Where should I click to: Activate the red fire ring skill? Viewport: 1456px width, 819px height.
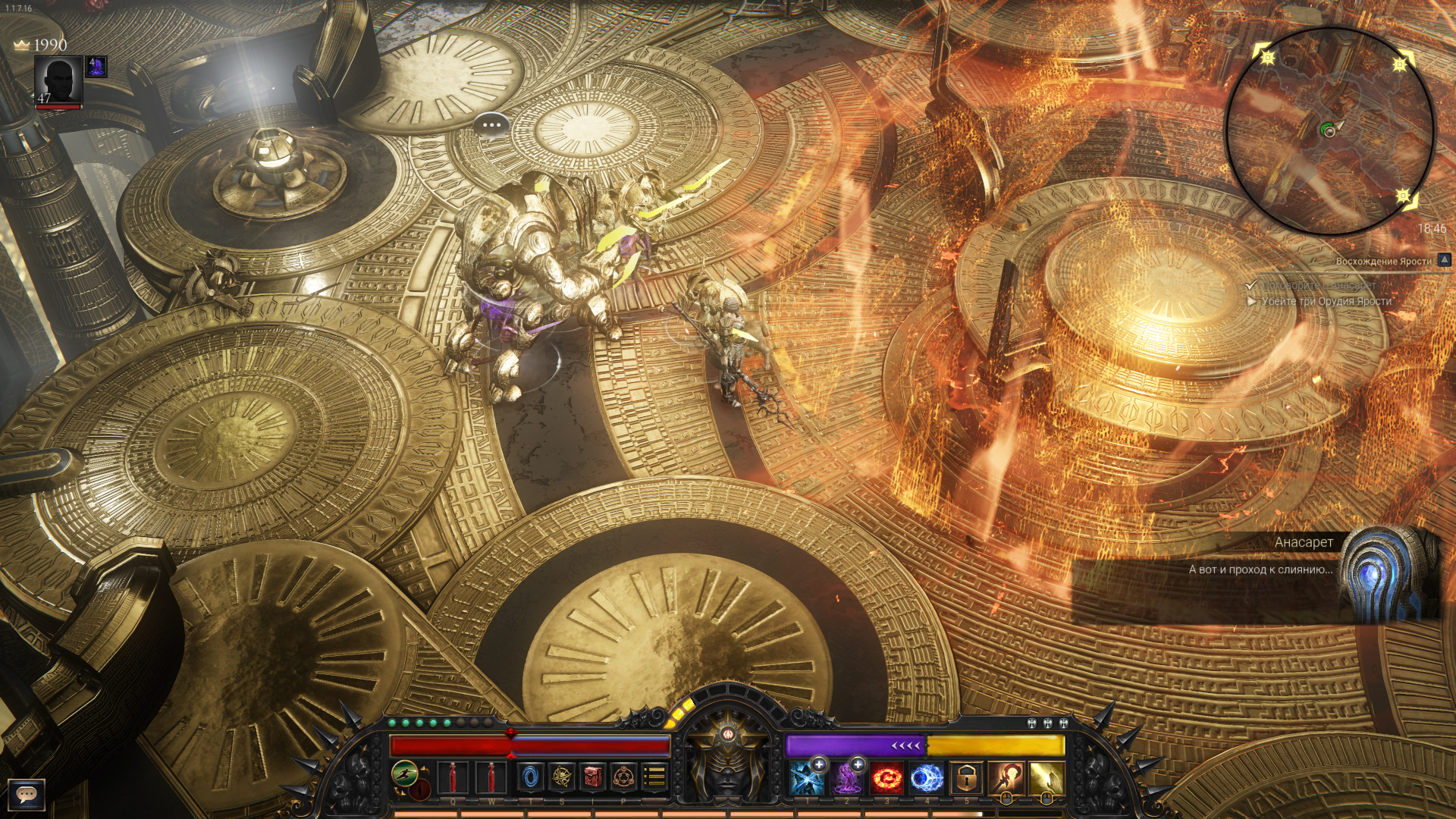pos(886,779)
